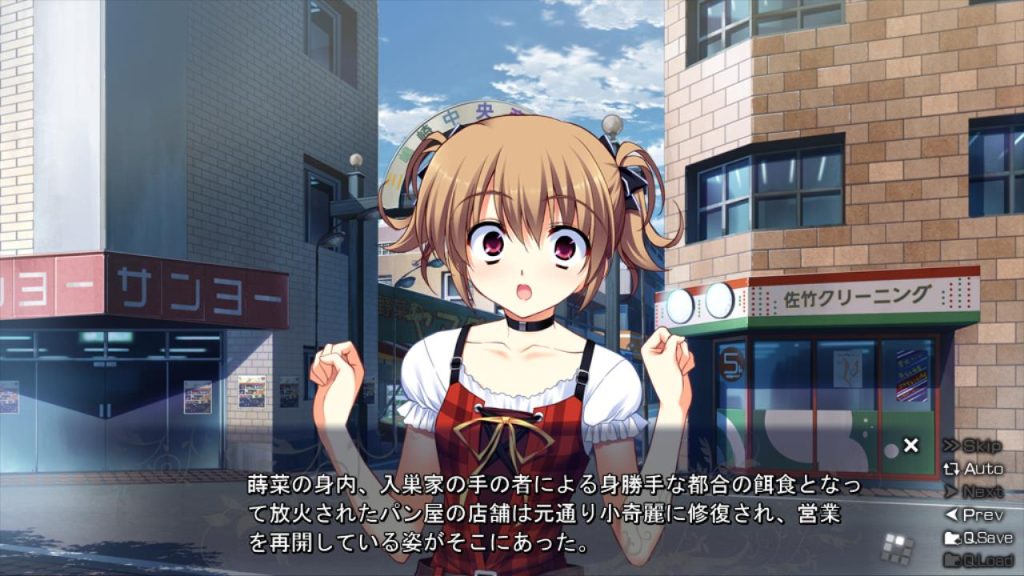Turn on Auto mode

(x=973, y=468)
